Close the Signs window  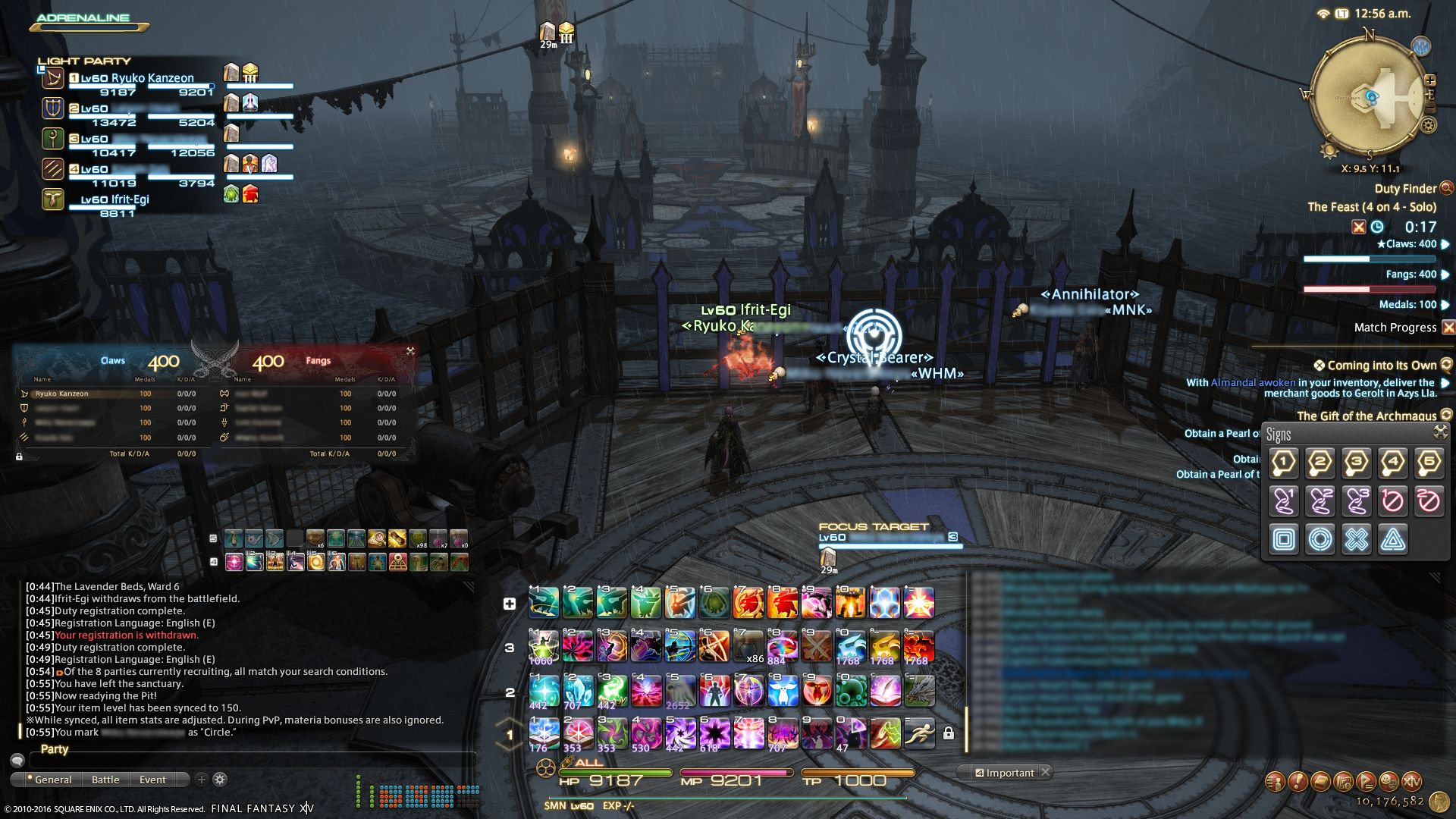click(1440, 432)
